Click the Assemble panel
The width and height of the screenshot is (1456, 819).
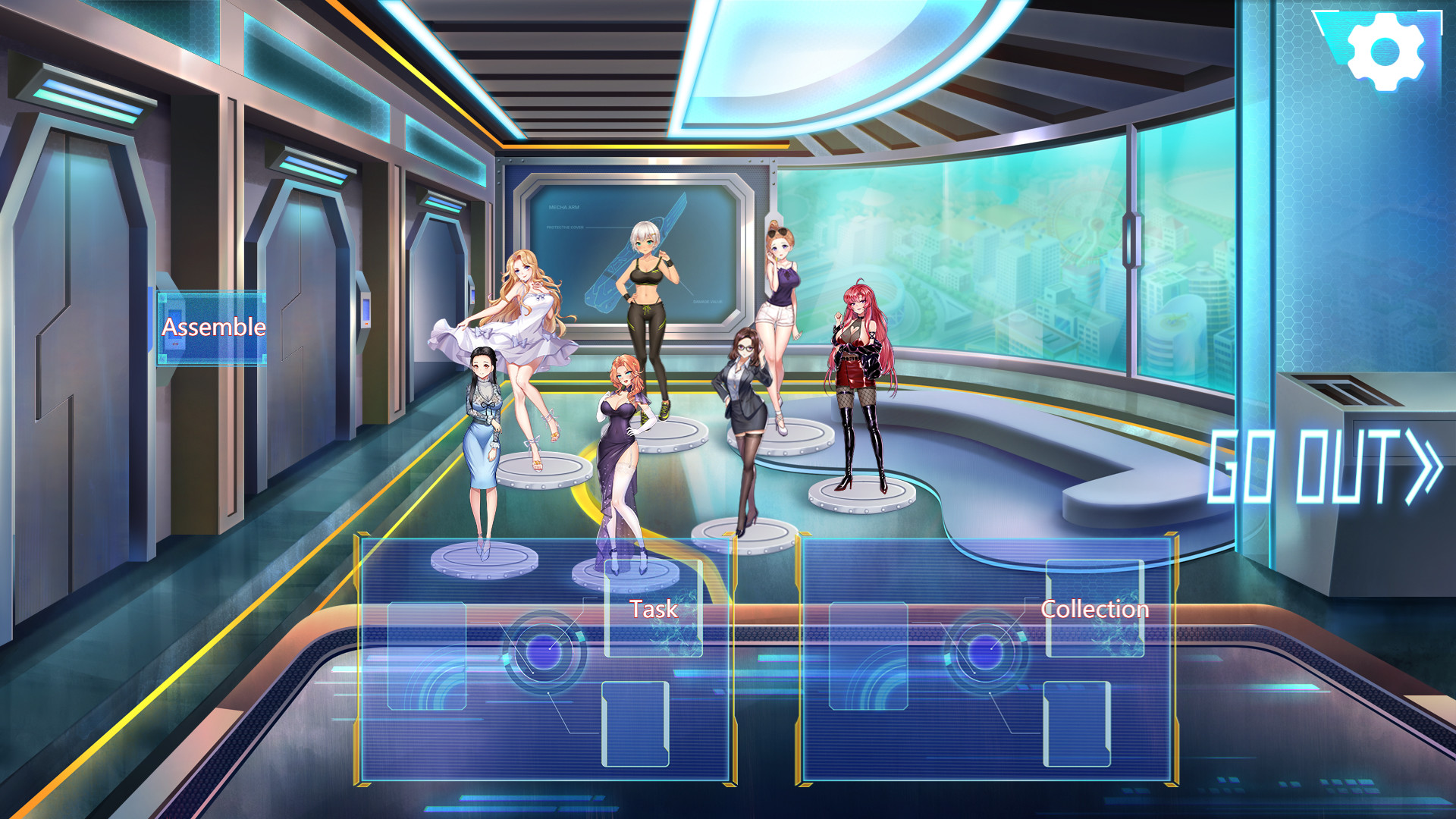pyautogui.click(x=211, y=328)
